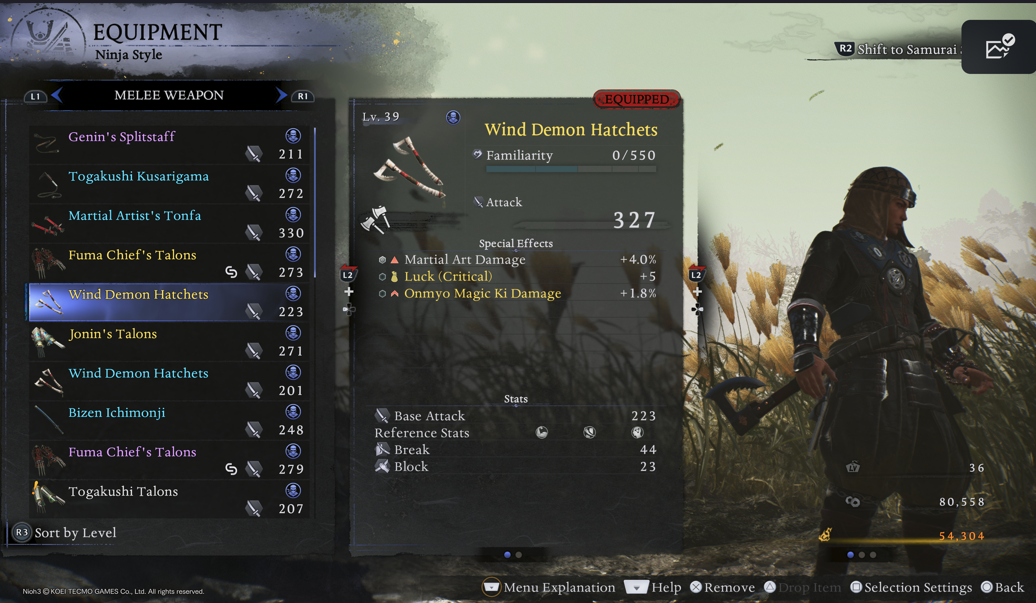Screen dimensions: 1036x603
Task: Go to next category with right blue arrow
Action: (281, 95)
